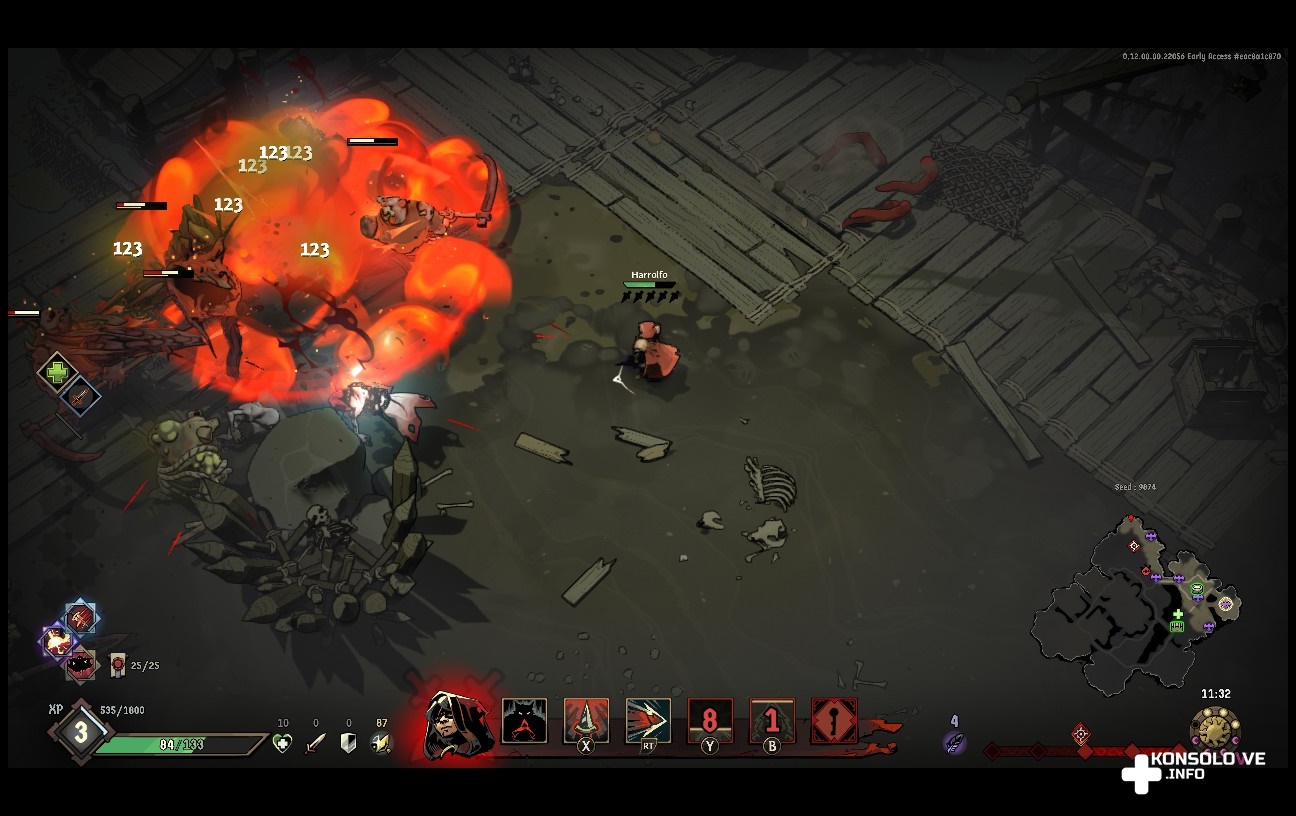Click the ability slot showing 8
Screen dimensions: 1296x816
click(710, 720)
